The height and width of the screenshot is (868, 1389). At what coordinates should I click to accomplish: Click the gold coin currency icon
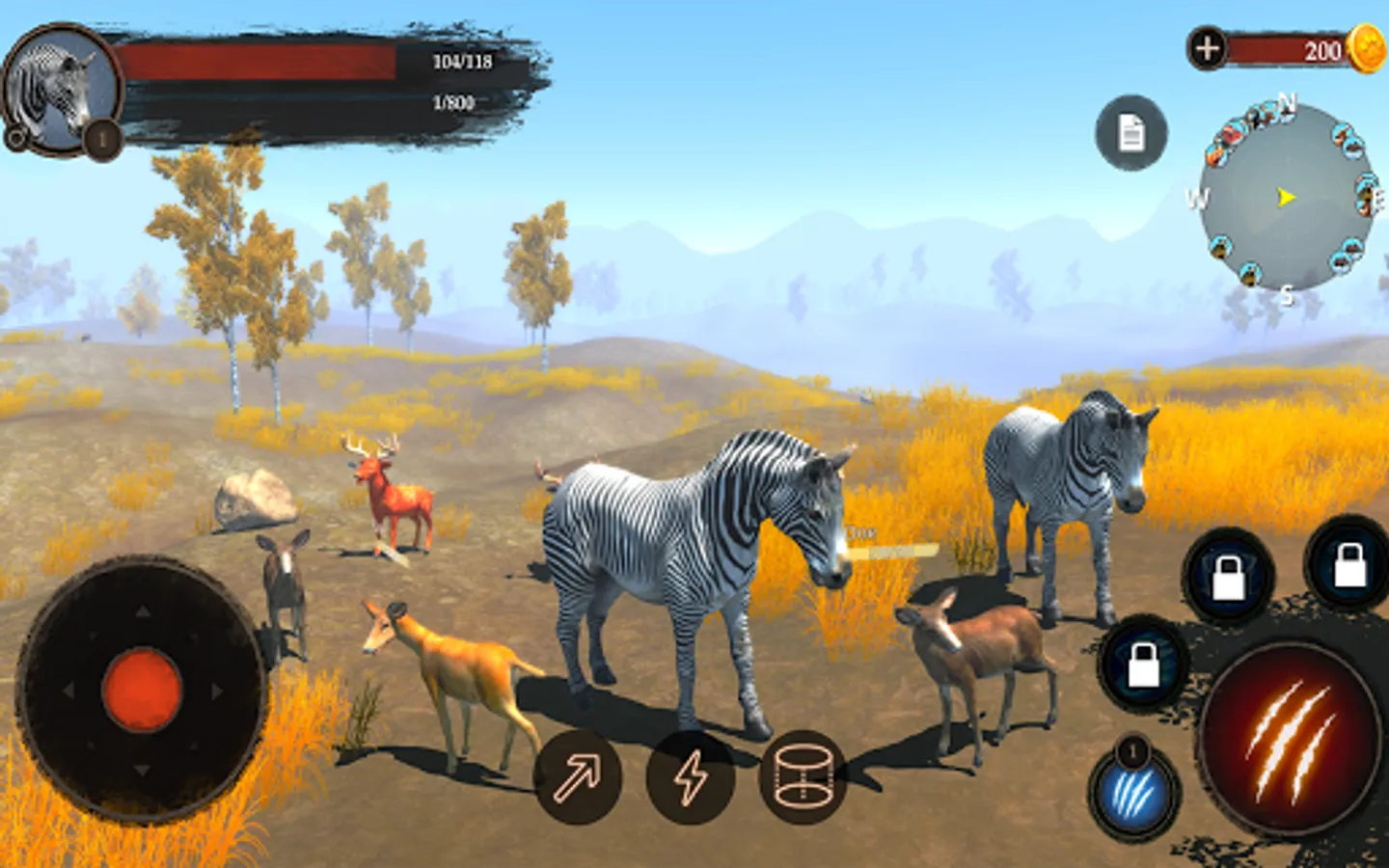tap(1367, 48)
